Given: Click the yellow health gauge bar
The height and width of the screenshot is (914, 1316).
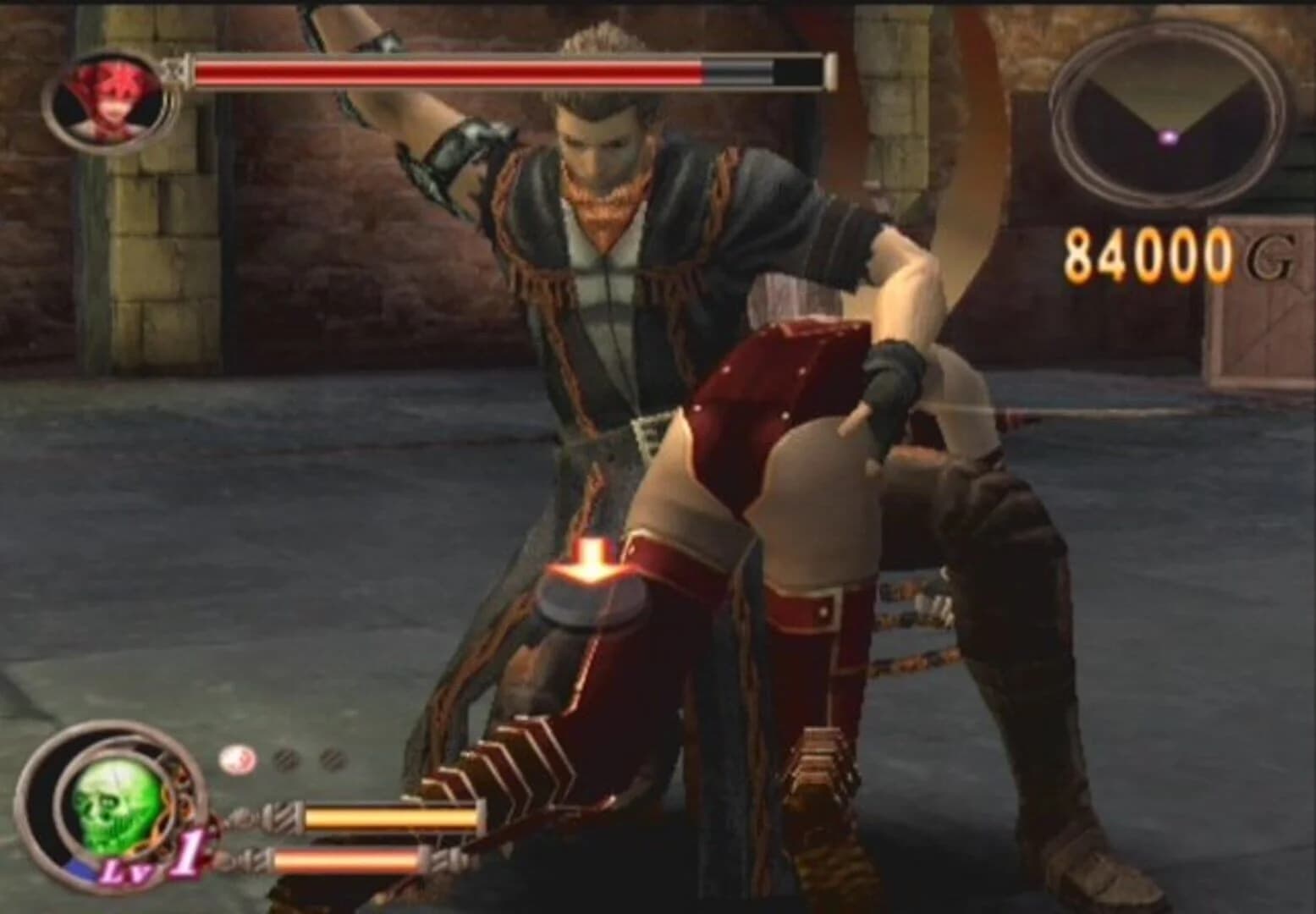Looking at the screenshot, I should [394, 817].
